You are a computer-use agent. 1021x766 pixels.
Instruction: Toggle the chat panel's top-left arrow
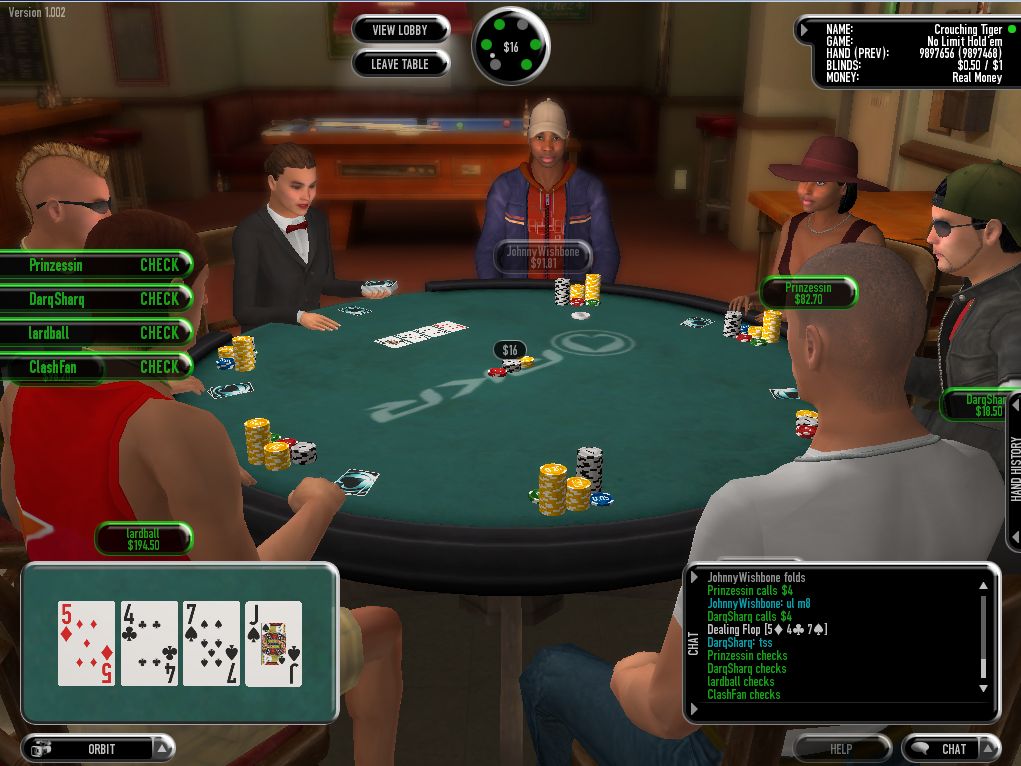coord(695,577)
